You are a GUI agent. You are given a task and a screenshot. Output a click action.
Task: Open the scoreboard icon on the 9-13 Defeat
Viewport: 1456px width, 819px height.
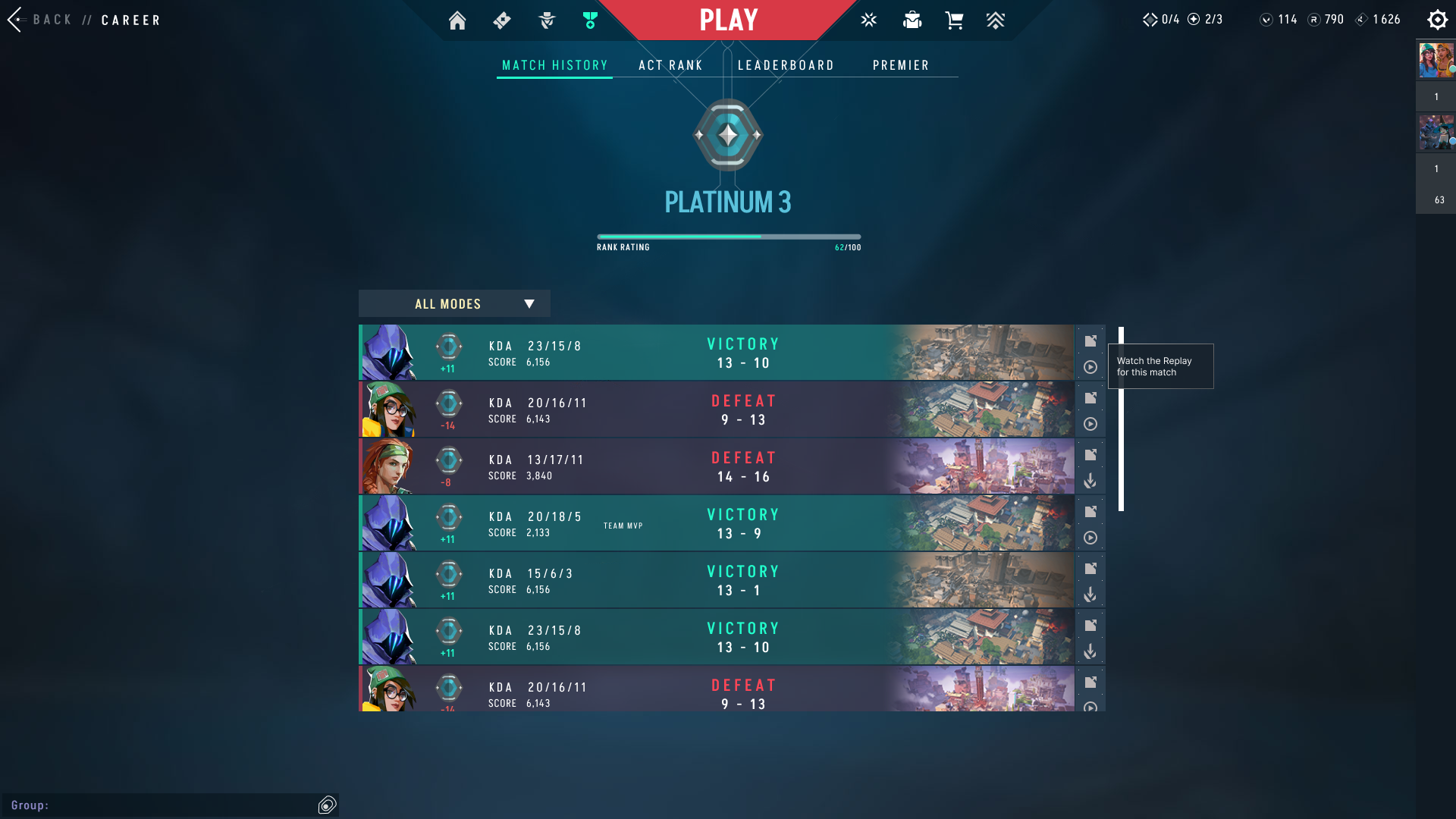(x=1090, y=397)
